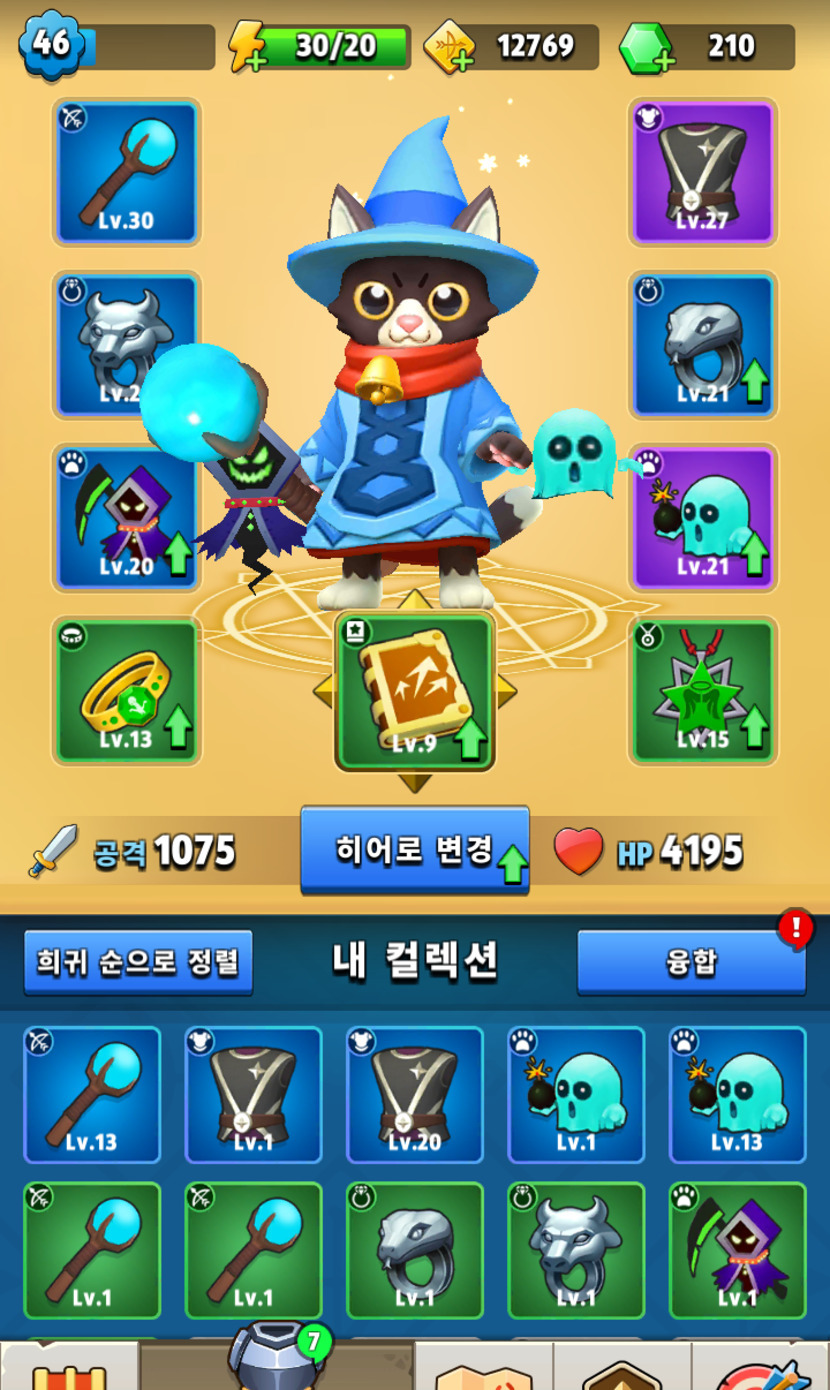This screenshot has width=830, height=1390.
Task: Choose the equipped Lv.20 reaper pet
Action: coord(127,517)
